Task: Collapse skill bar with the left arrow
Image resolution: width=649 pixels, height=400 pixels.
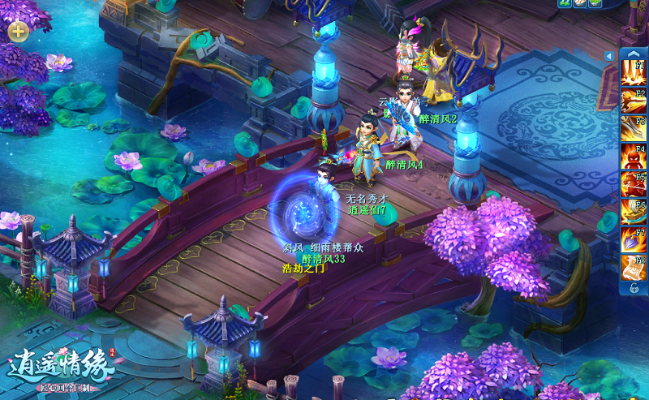Action: 609,56
